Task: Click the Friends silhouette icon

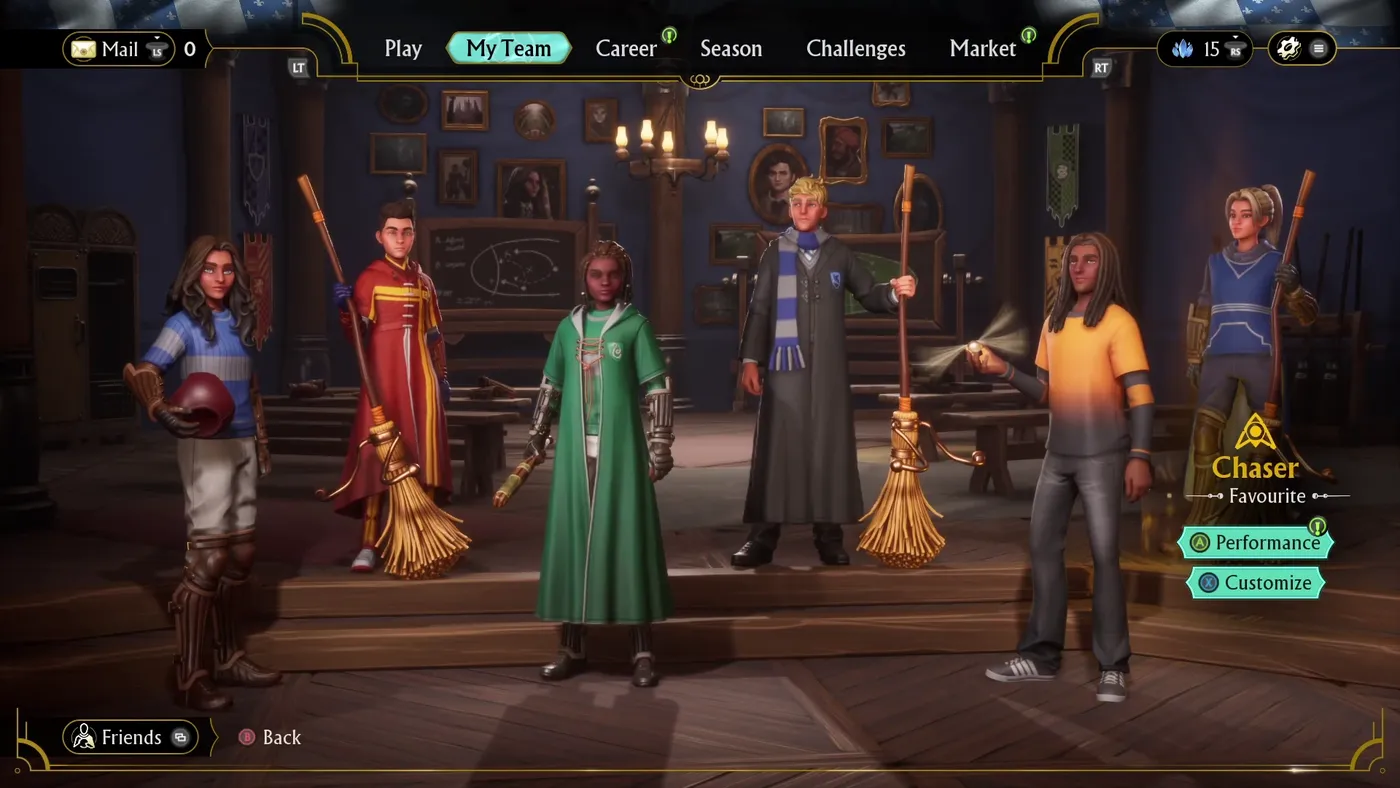Action: pyautogui.click(x=85, y=737)
